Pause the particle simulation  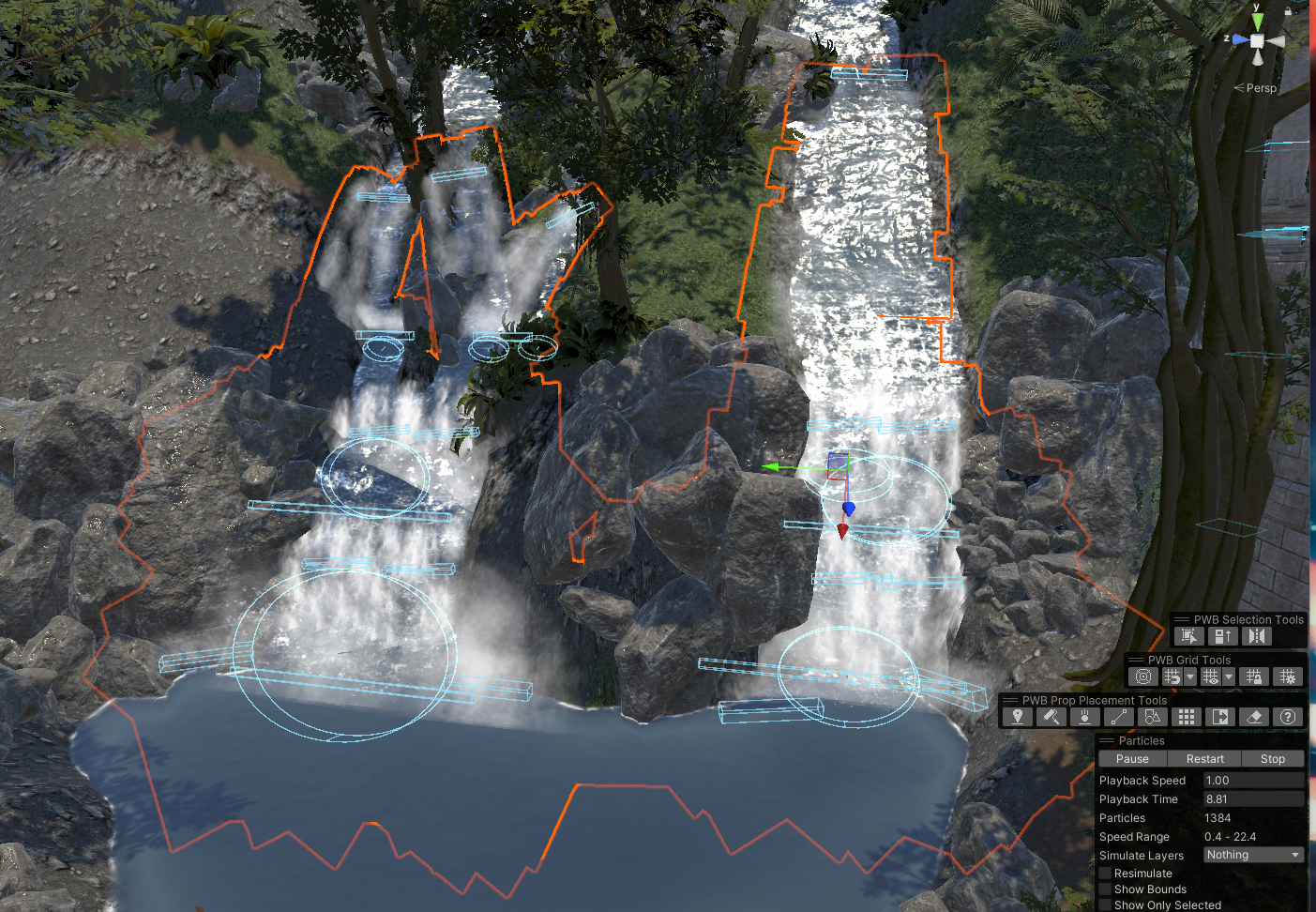1132,759
